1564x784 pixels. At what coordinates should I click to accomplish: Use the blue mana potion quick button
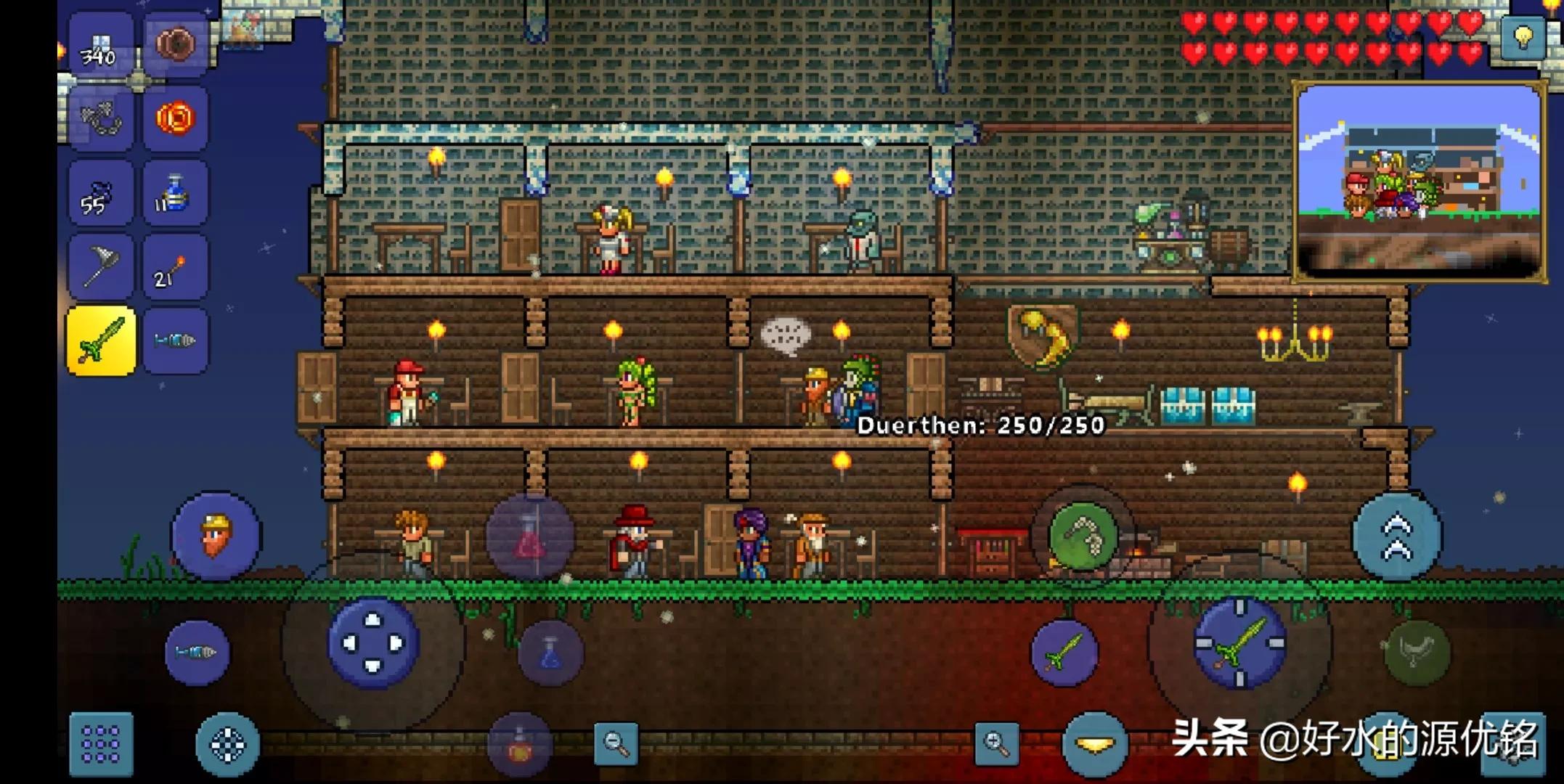(550, 653)
